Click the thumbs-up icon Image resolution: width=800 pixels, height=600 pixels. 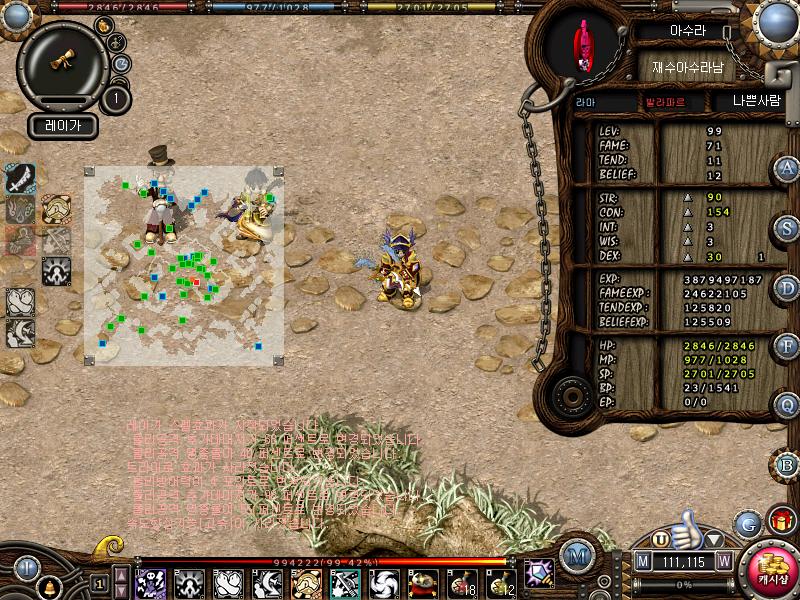688,528
